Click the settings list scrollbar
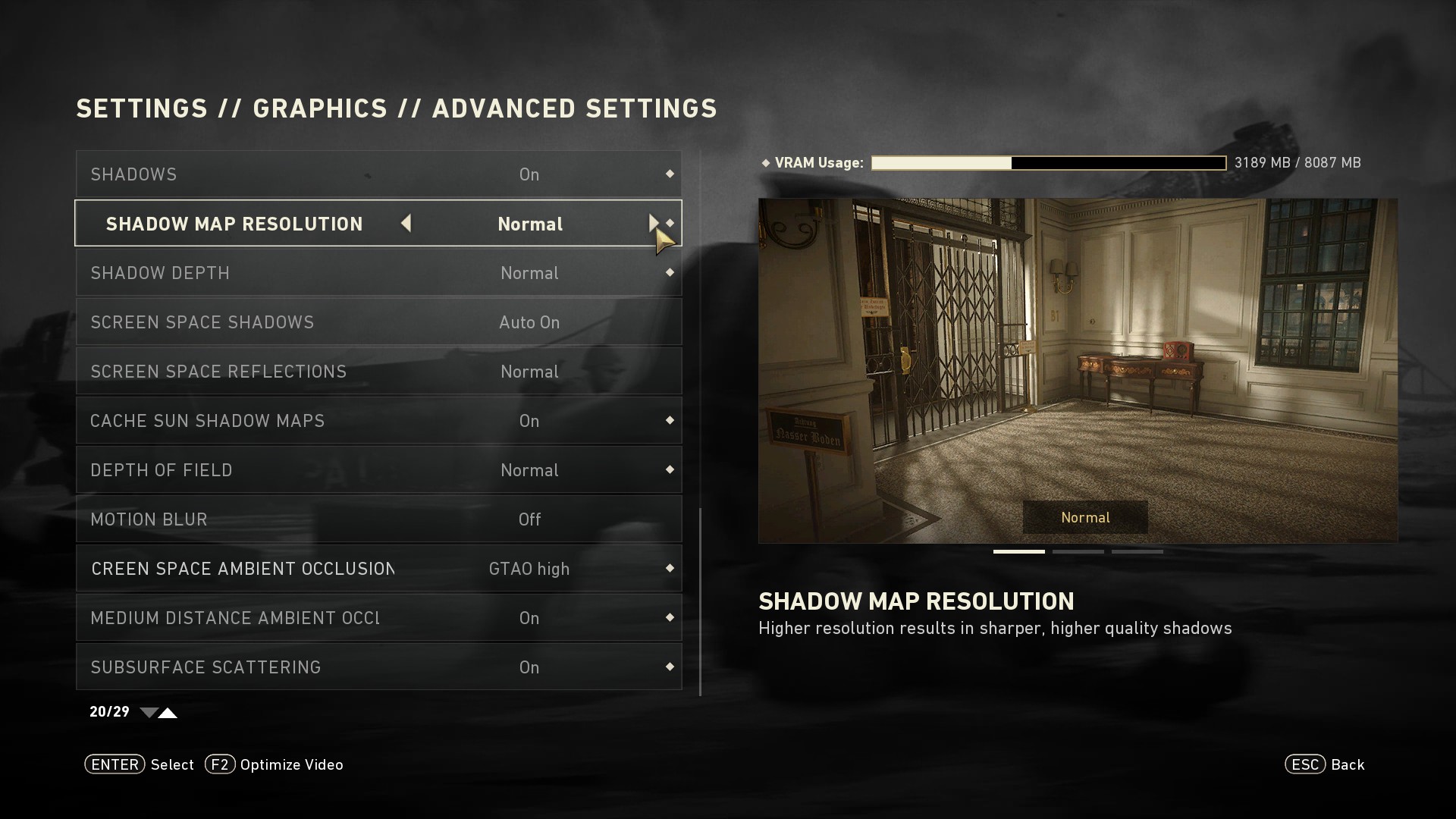 click(700, 601)
